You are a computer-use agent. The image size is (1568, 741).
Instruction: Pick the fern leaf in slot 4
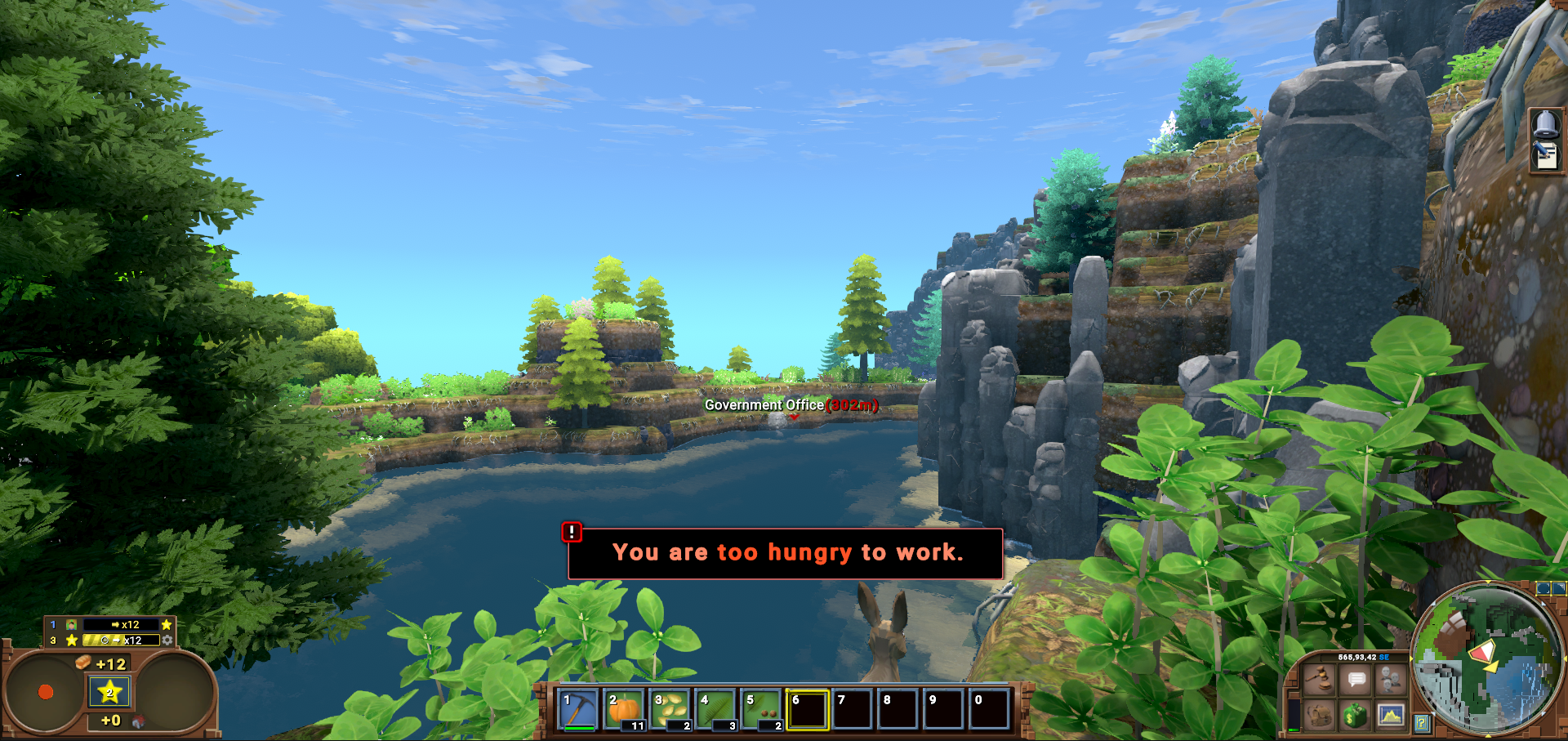click(x=716, y=708)
